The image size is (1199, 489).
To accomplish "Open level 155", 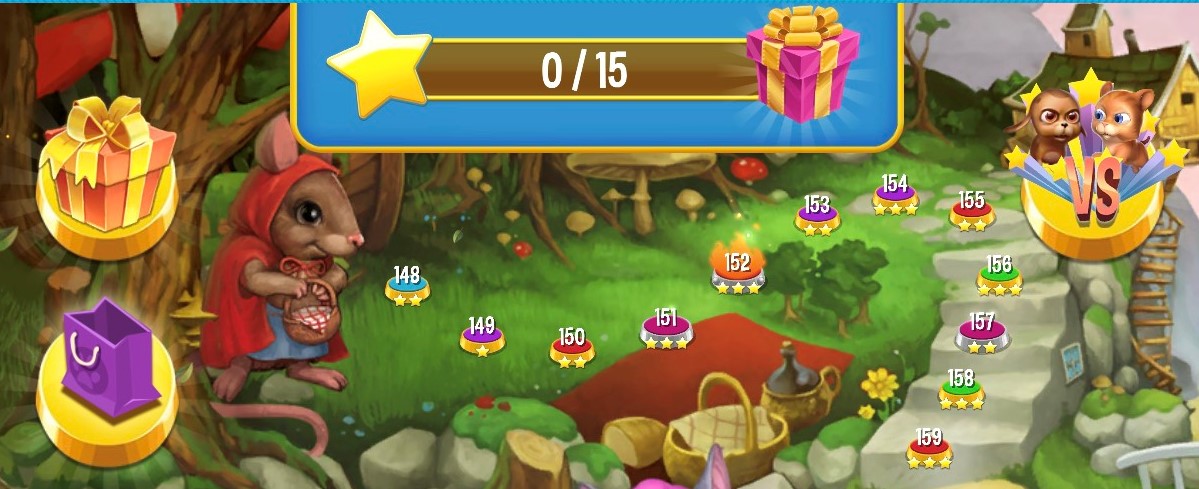I will coord(972,210).
